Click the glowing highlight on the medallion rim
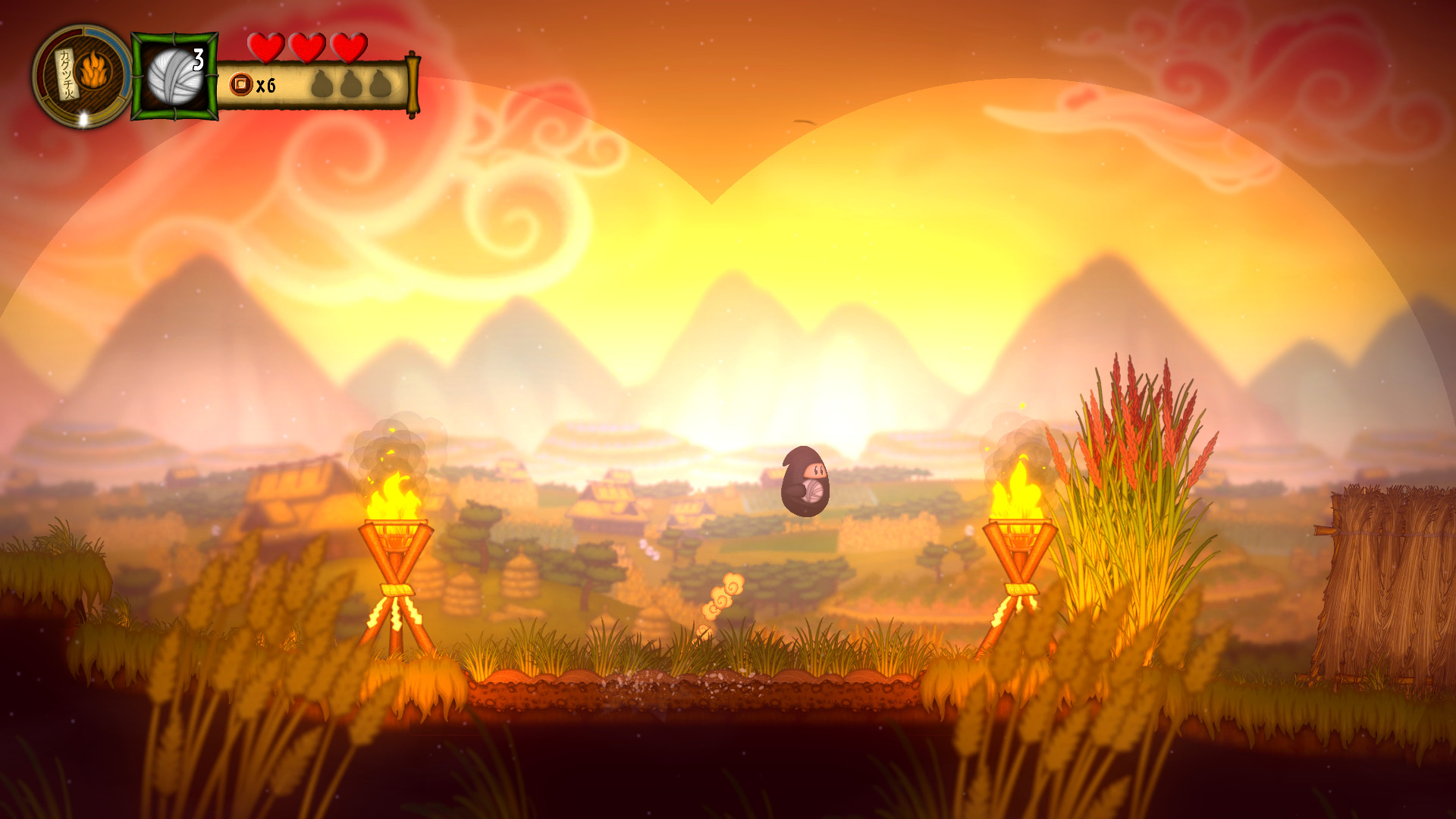Screen dimensions: 1456x819 click(83, 118)
